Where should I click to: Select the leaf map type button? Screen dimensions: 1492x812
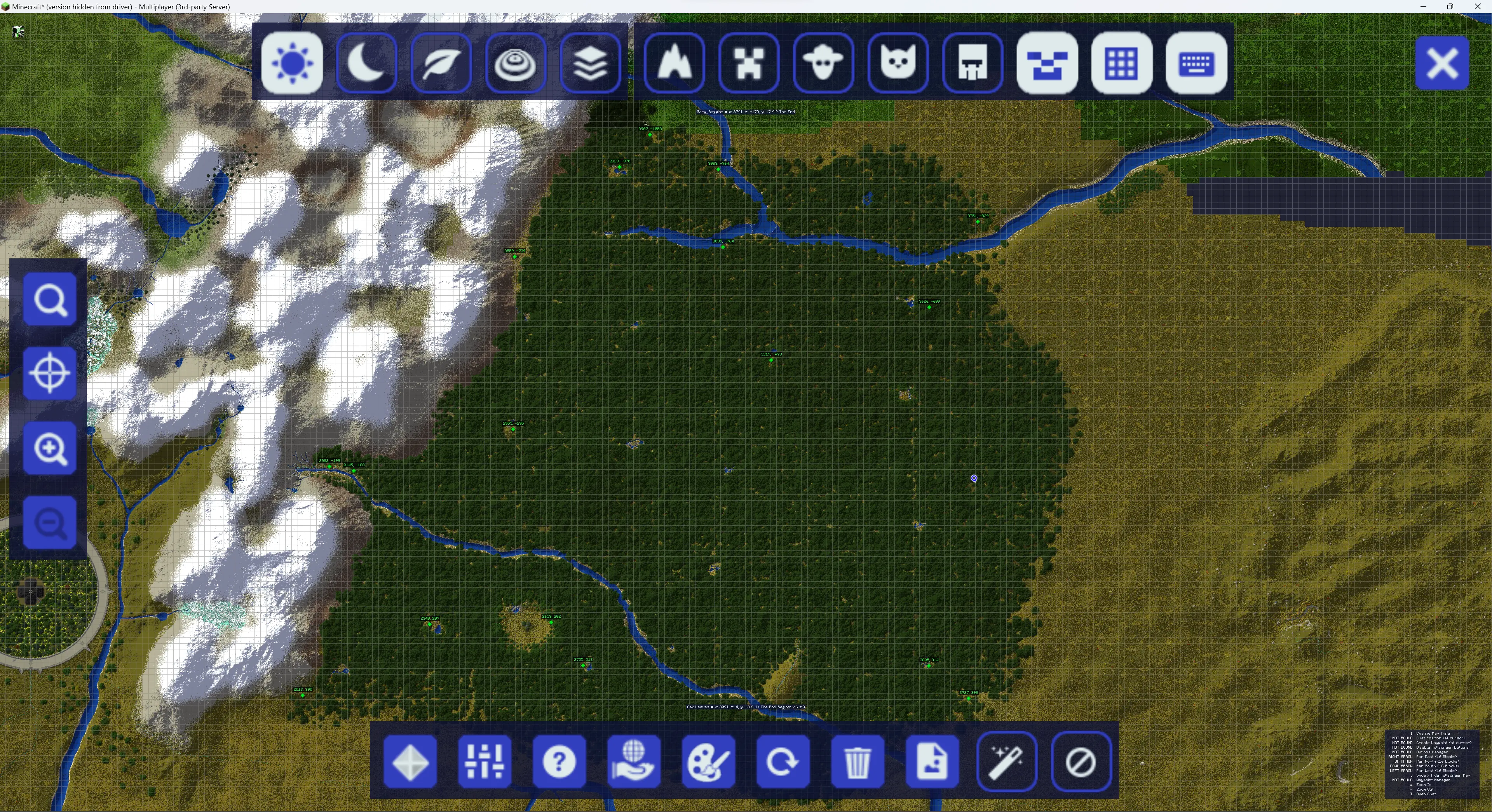tap(441, 63)
